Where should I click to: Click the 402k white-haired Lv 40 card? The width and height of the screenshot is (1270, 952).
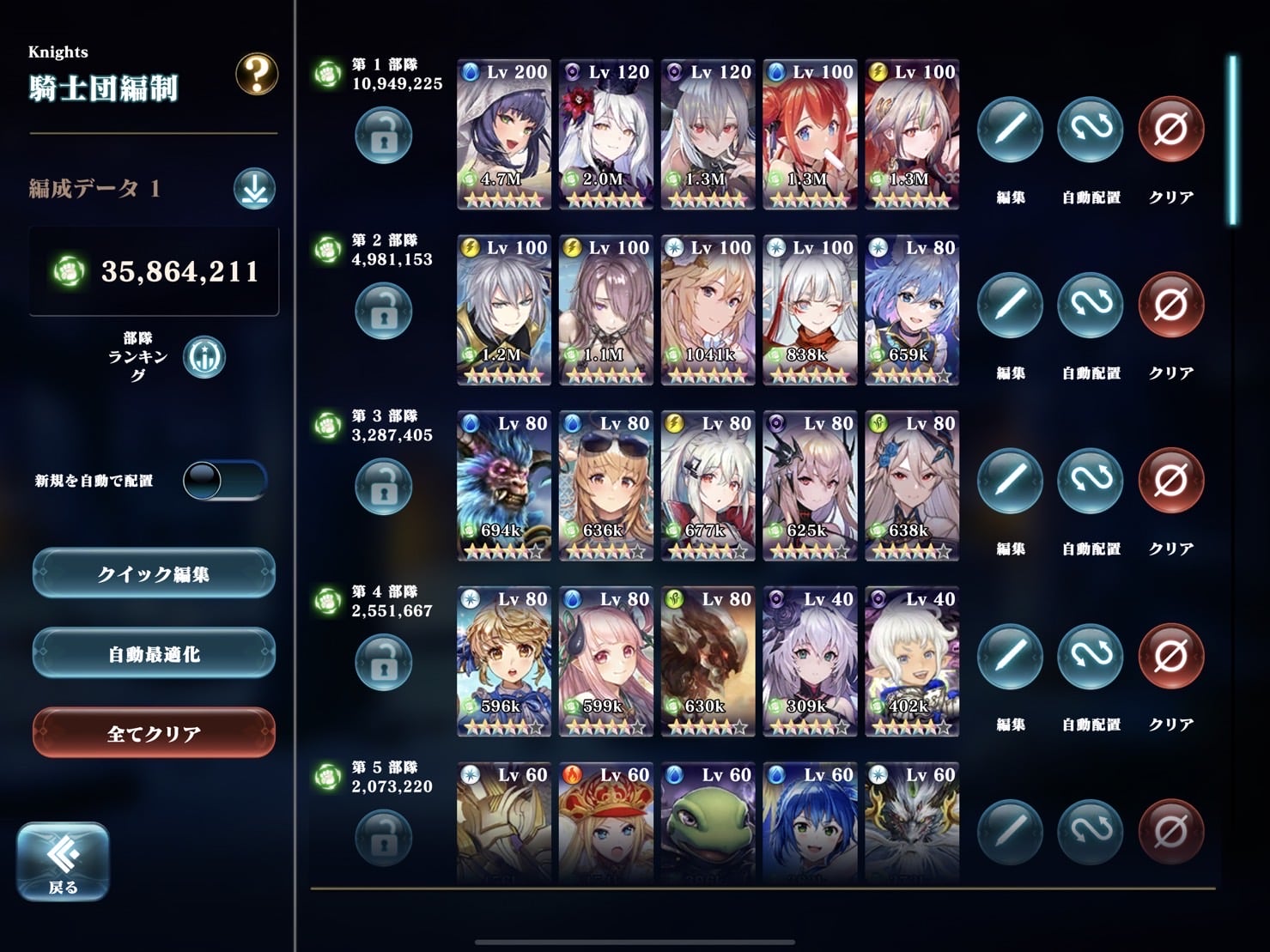click(x=911, y=662)
